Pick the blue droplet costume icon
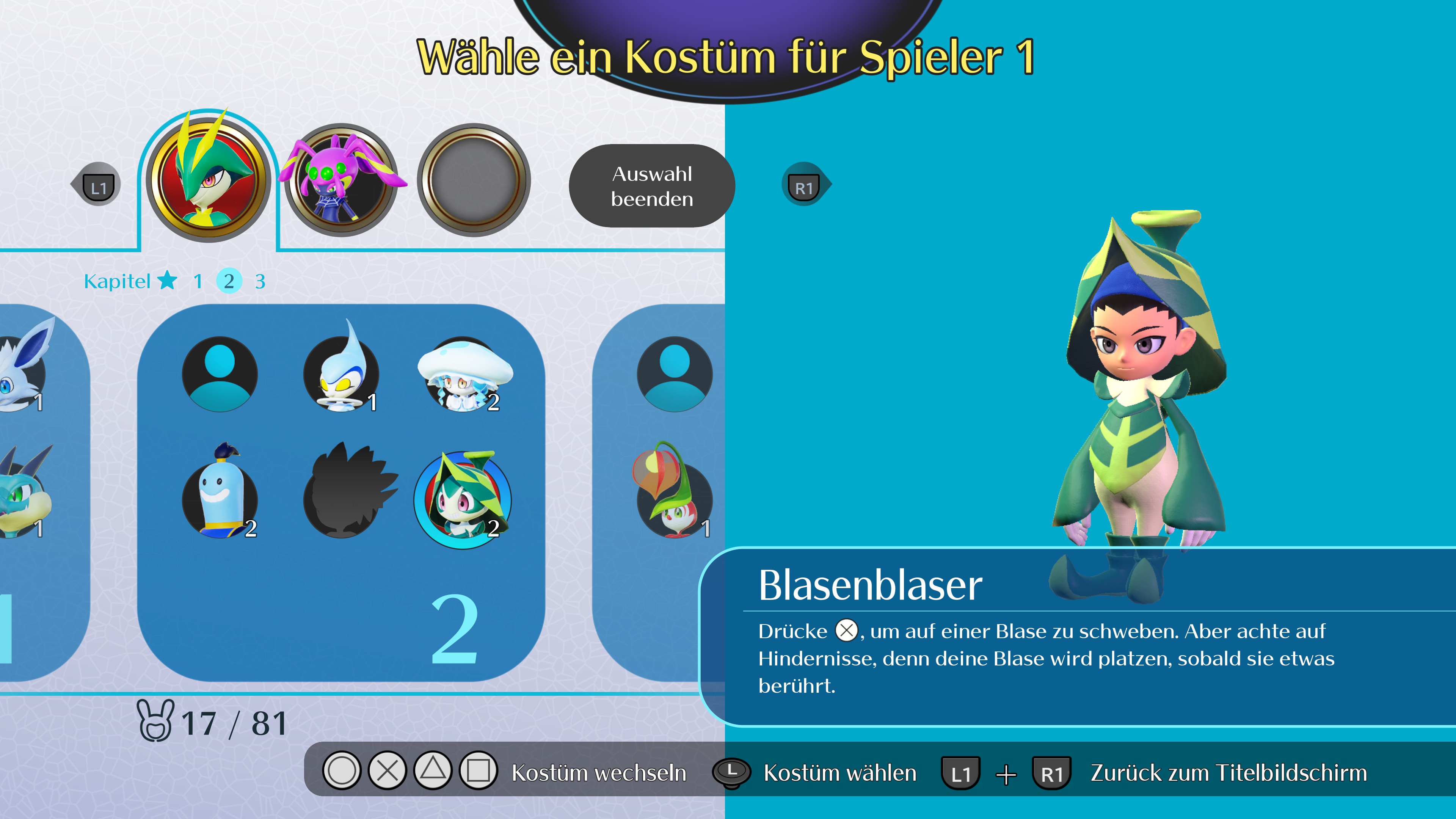The image size is (1456, 819). [x=342, y=374]
